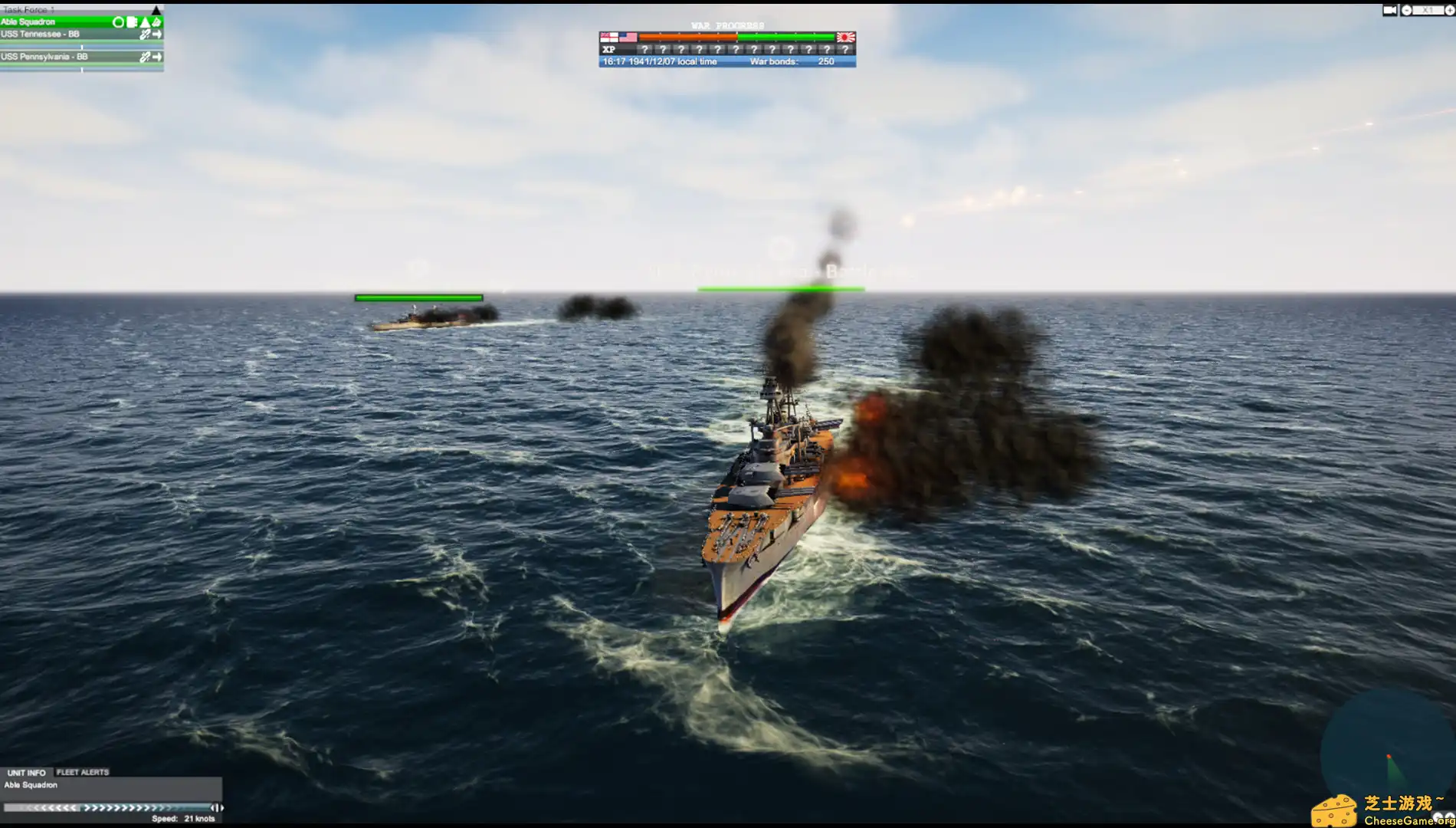Switch to the FLEET ALERTS tab
Viewport: 1456px width, 828px height.
82,772
